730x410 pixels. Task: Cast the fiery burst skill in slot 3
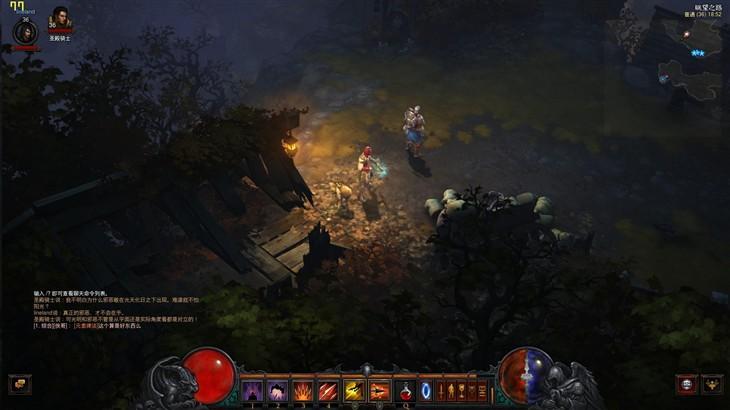point(302,390)
